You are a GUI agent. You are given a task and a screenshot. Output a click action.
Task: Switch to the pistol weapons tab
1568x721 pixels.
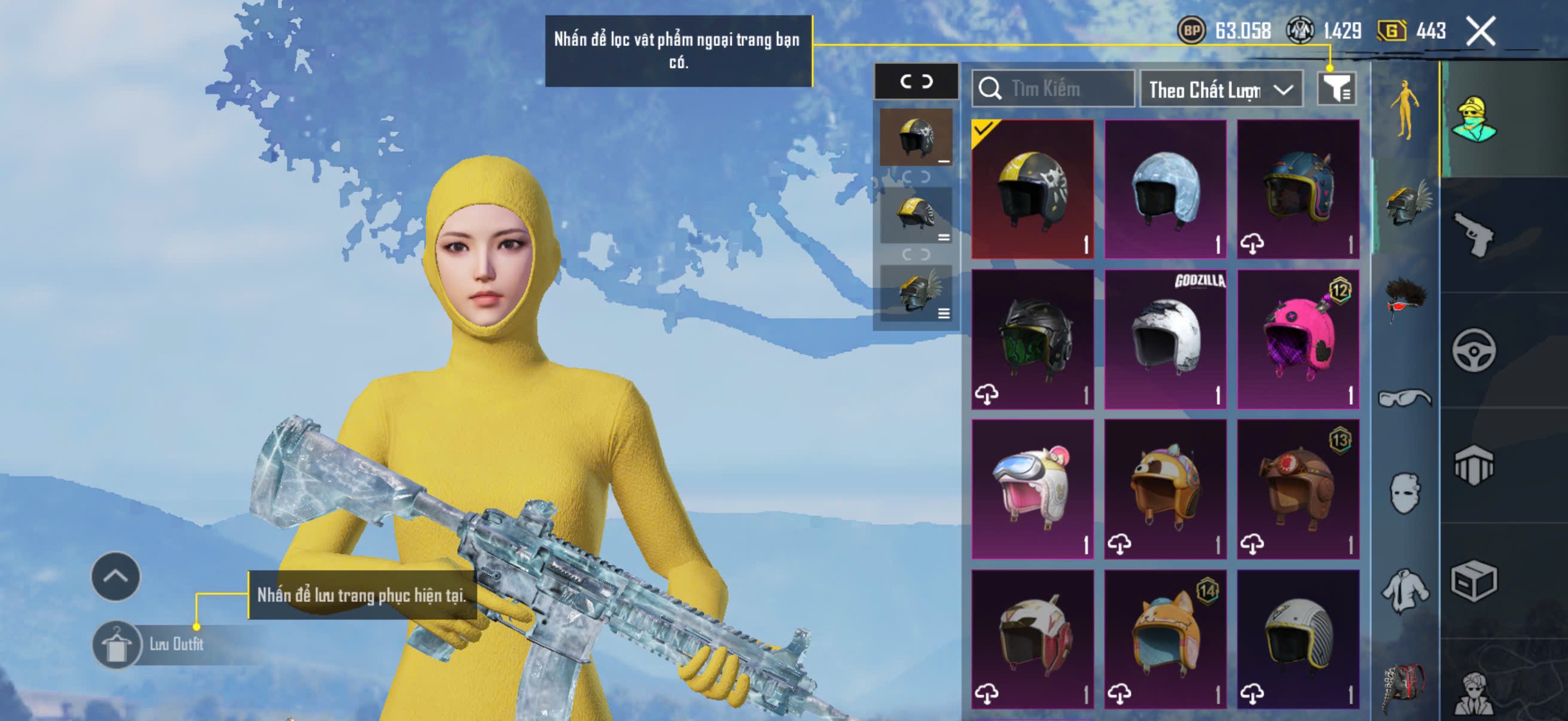tap(1474, 235)
